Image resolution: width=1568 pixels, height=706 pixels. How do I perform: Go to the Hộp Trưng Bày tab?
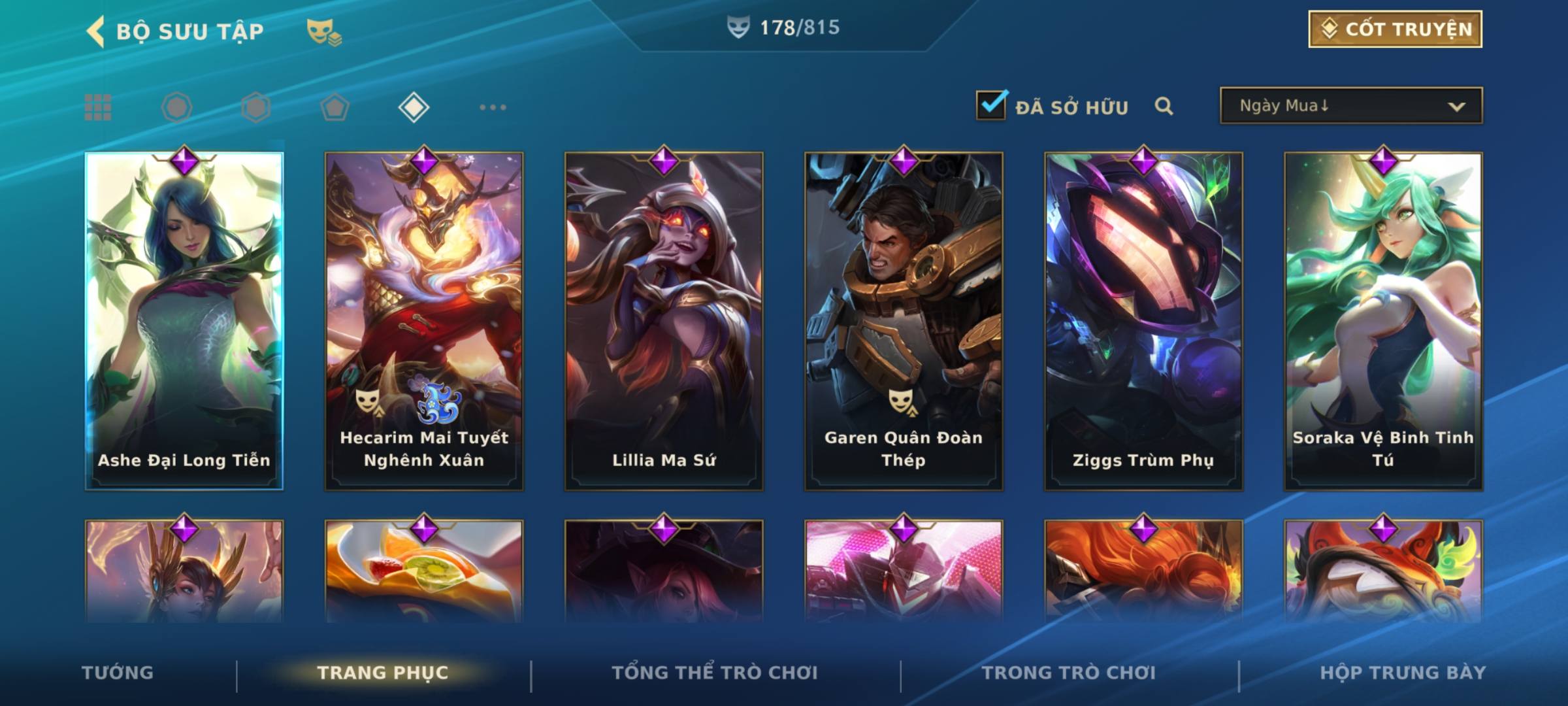[1403, 673]
